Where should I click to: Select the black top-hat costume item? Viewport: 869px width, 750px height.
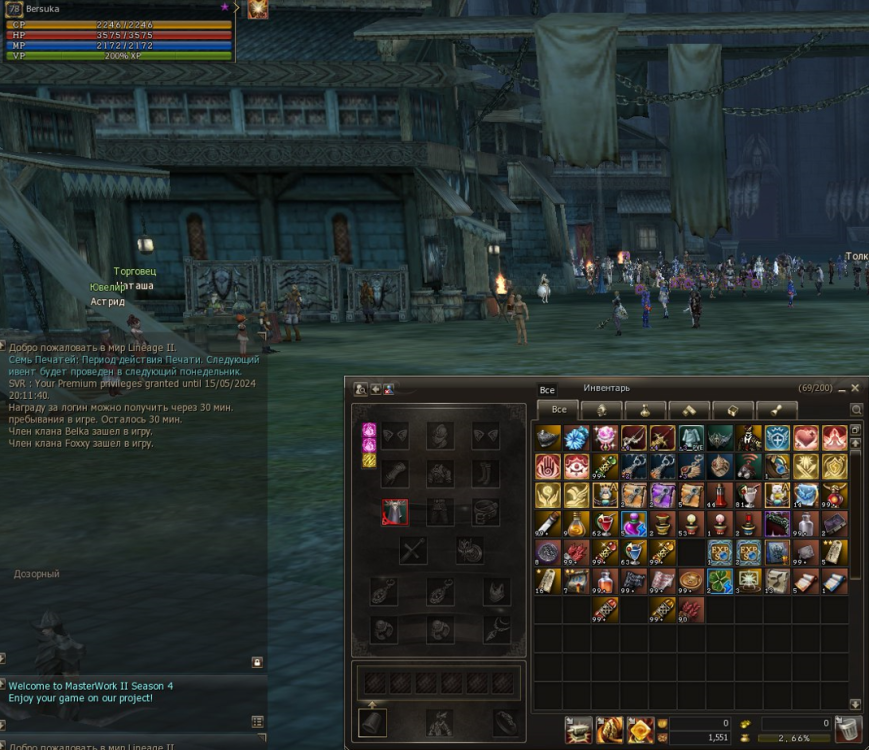tap(748, 438)
